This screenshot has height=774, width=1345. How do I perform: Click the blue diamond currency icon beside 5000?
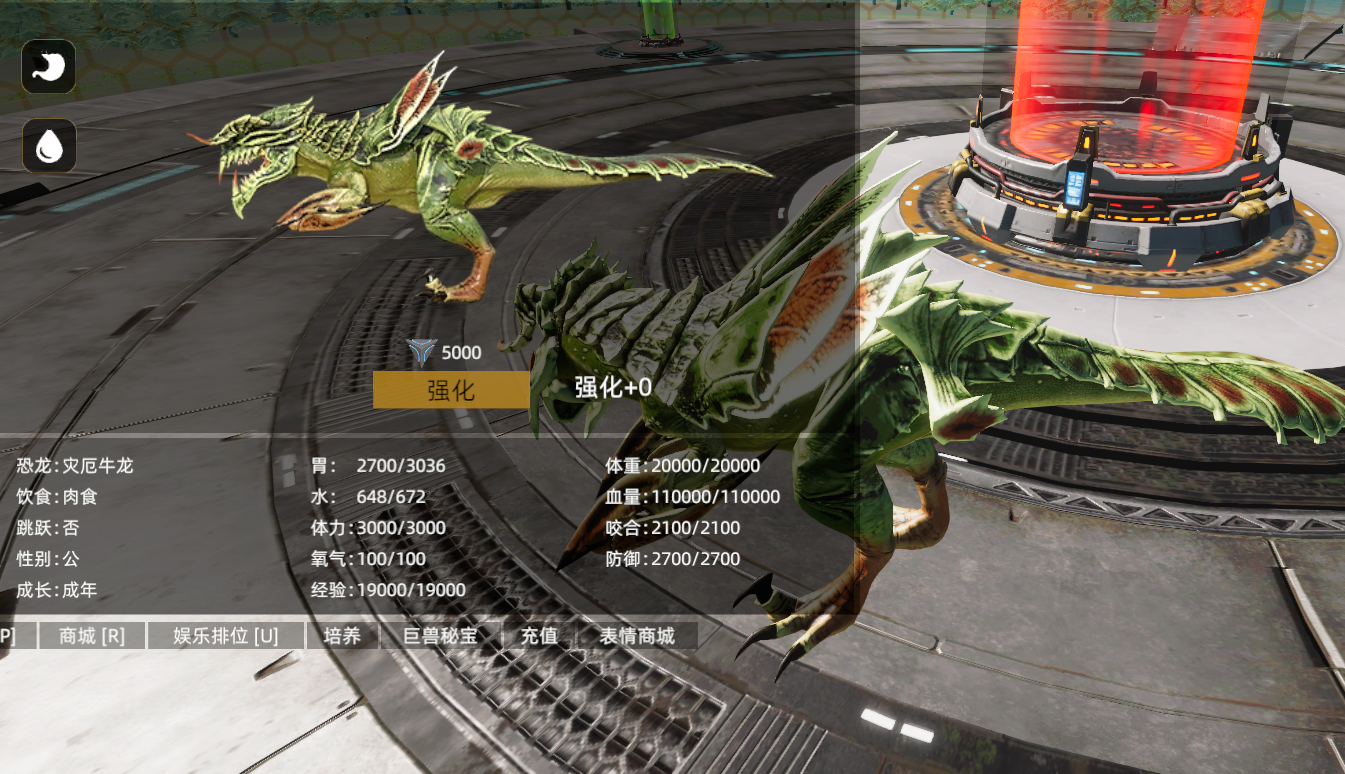[422, 351]
